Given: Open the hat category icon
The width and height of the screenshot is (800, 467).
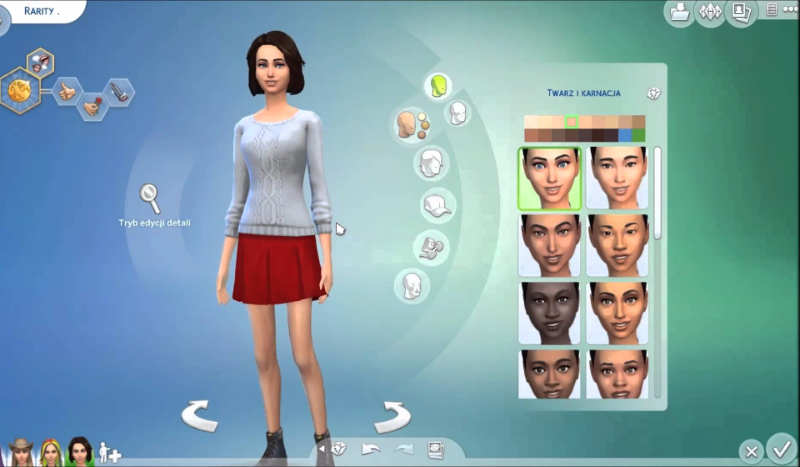Looking at the screenshot, I should coord(438,205).
